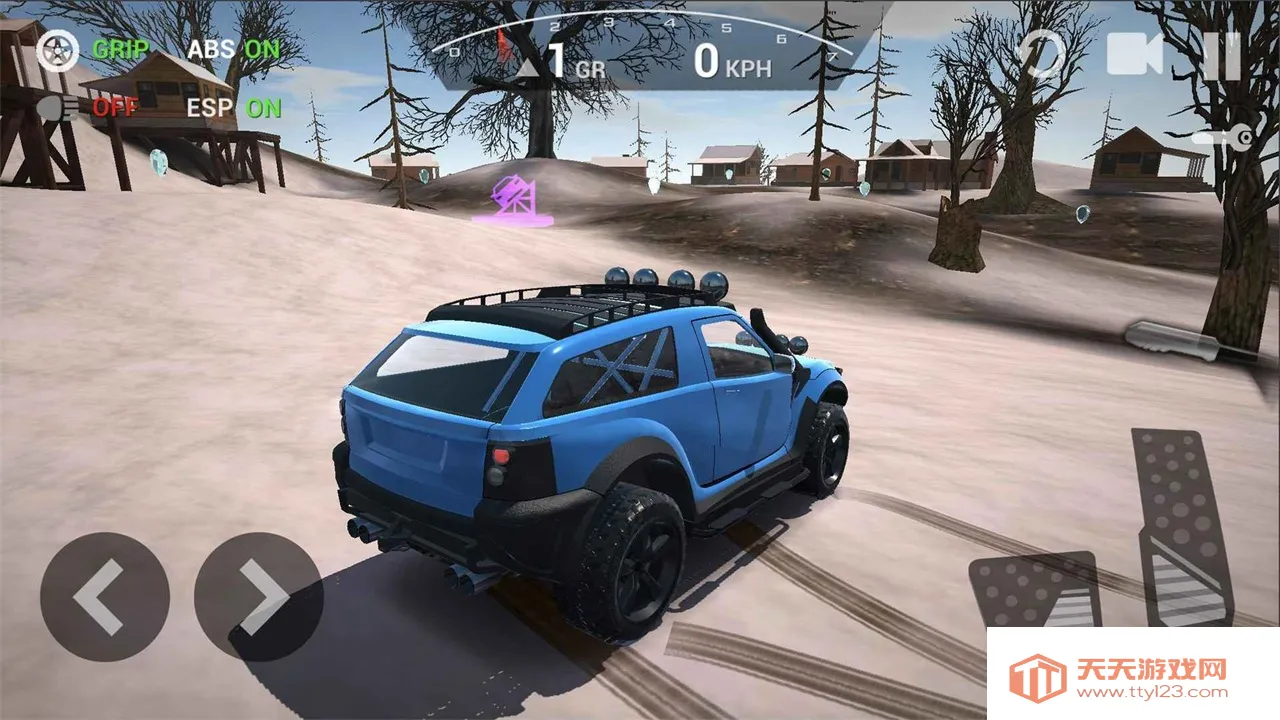1280x720 pixels.
Task: Pull the handbrake lever
Action: coord(1174,342)
